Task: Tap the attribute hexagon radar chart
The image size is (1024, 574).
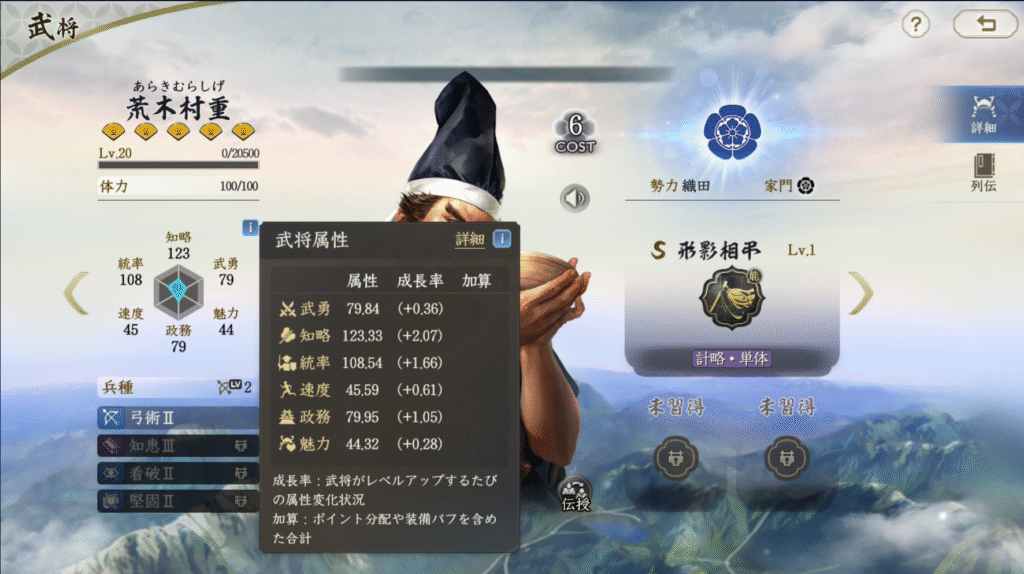Action: pyautogui.click(x=178, y=291)
